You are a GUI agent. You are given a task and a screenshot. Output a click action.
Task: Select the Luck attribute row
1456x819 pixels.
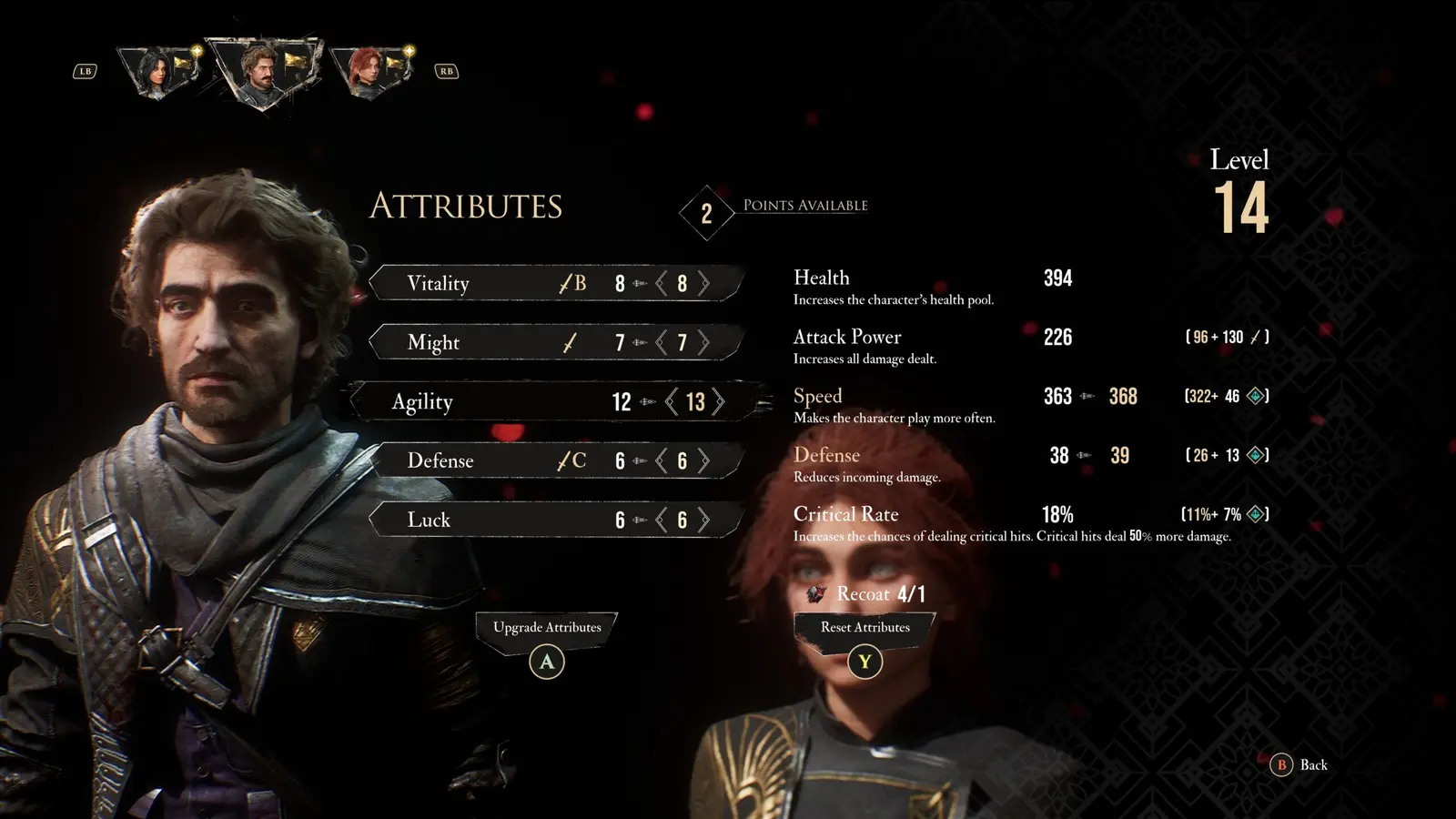pyautogui.click(x=429, y=520)
